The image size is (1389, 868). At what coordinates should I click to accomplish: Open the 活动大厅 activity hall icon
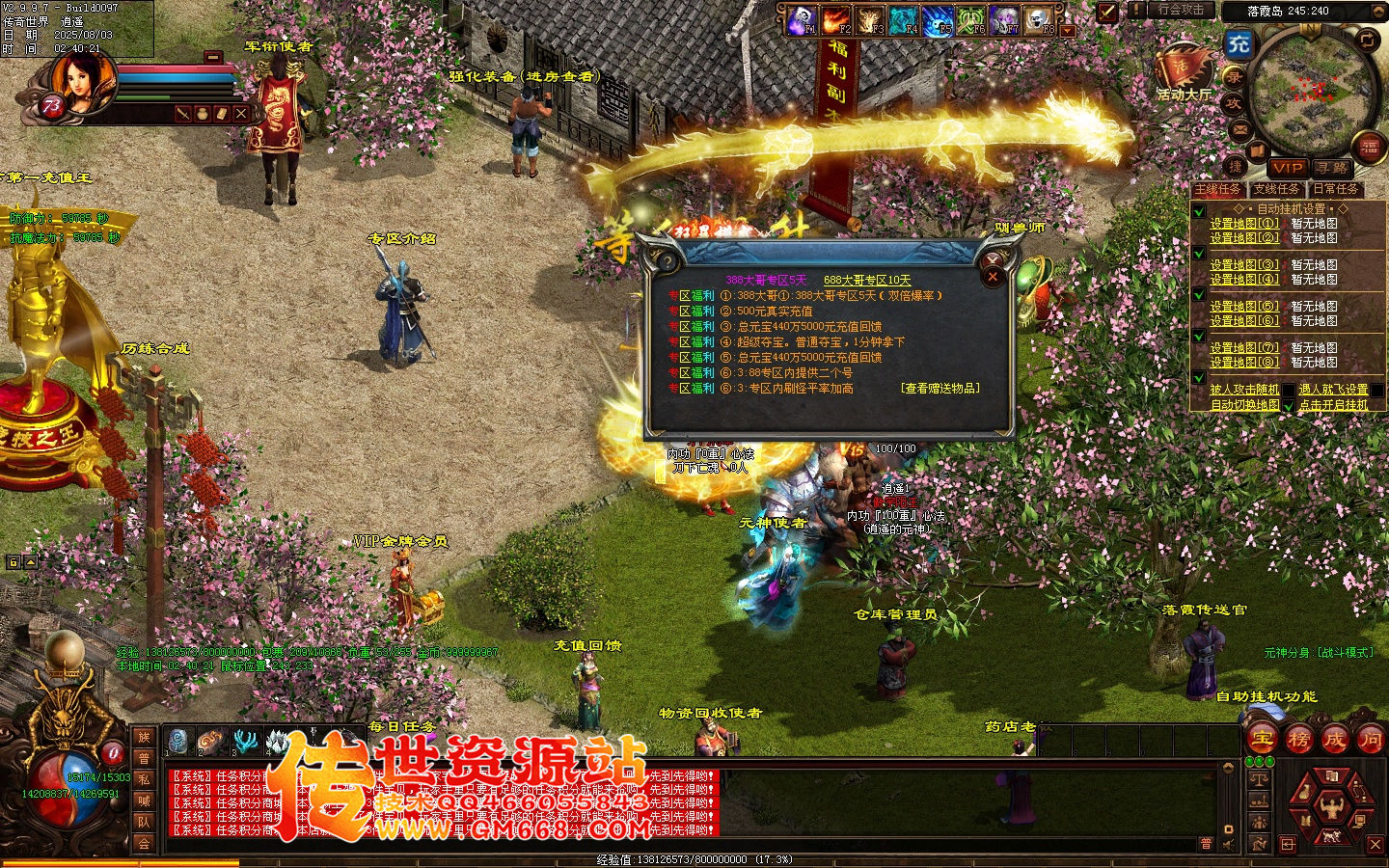tap(1184, 74)
